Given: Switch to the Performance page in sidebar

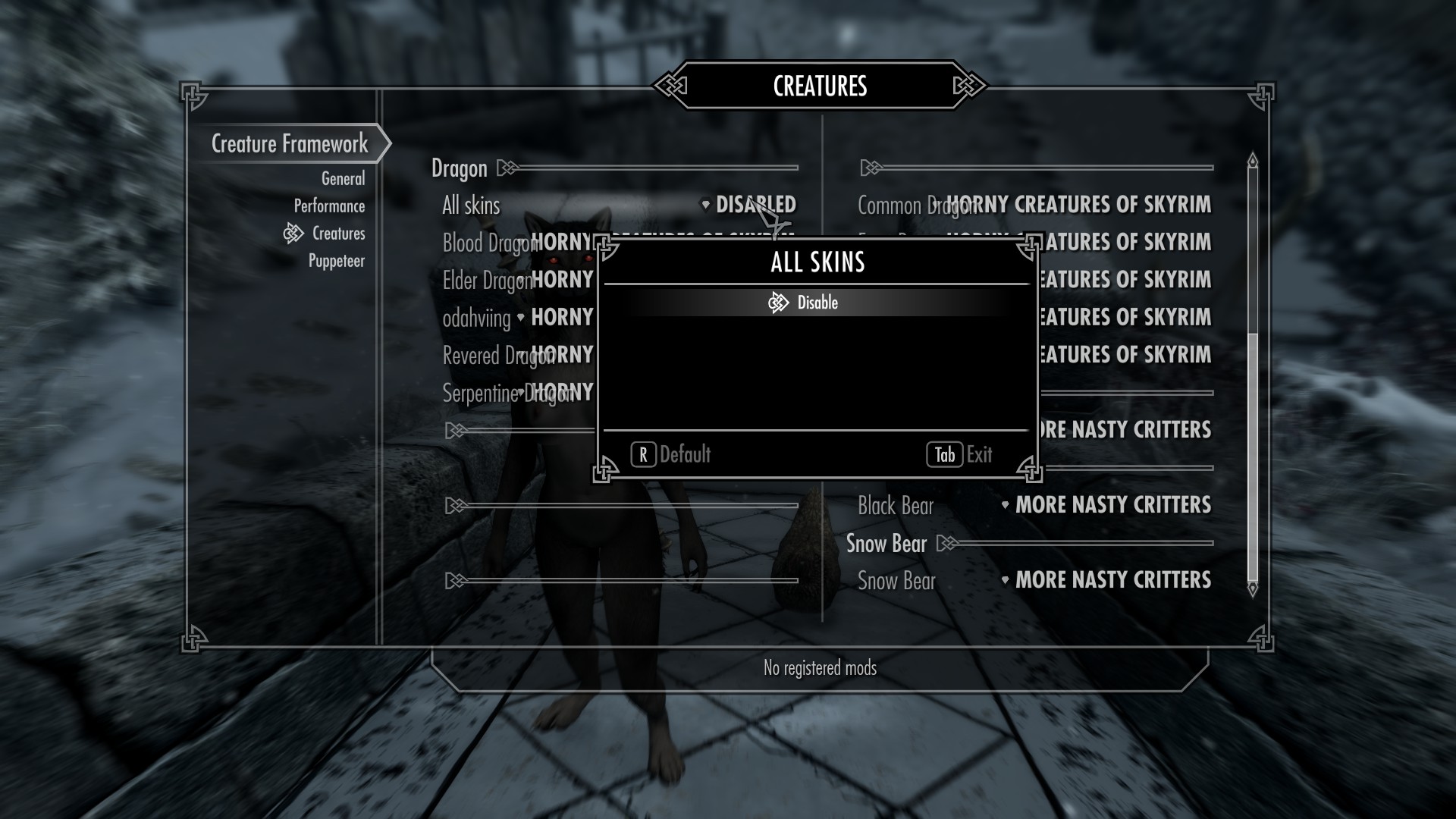Looking at the screenshot, I should click(x=329, y=206).
